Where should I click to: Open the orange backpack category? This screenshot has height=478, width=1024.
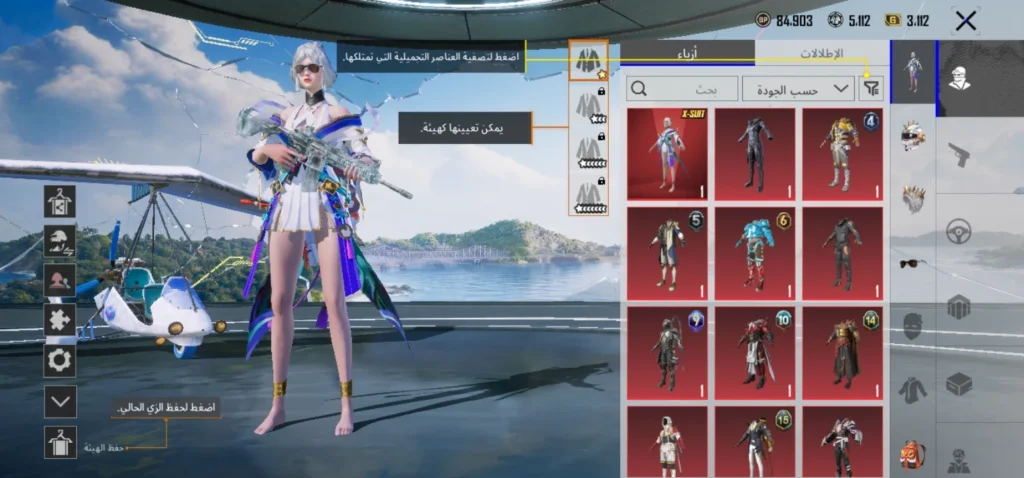912,453
